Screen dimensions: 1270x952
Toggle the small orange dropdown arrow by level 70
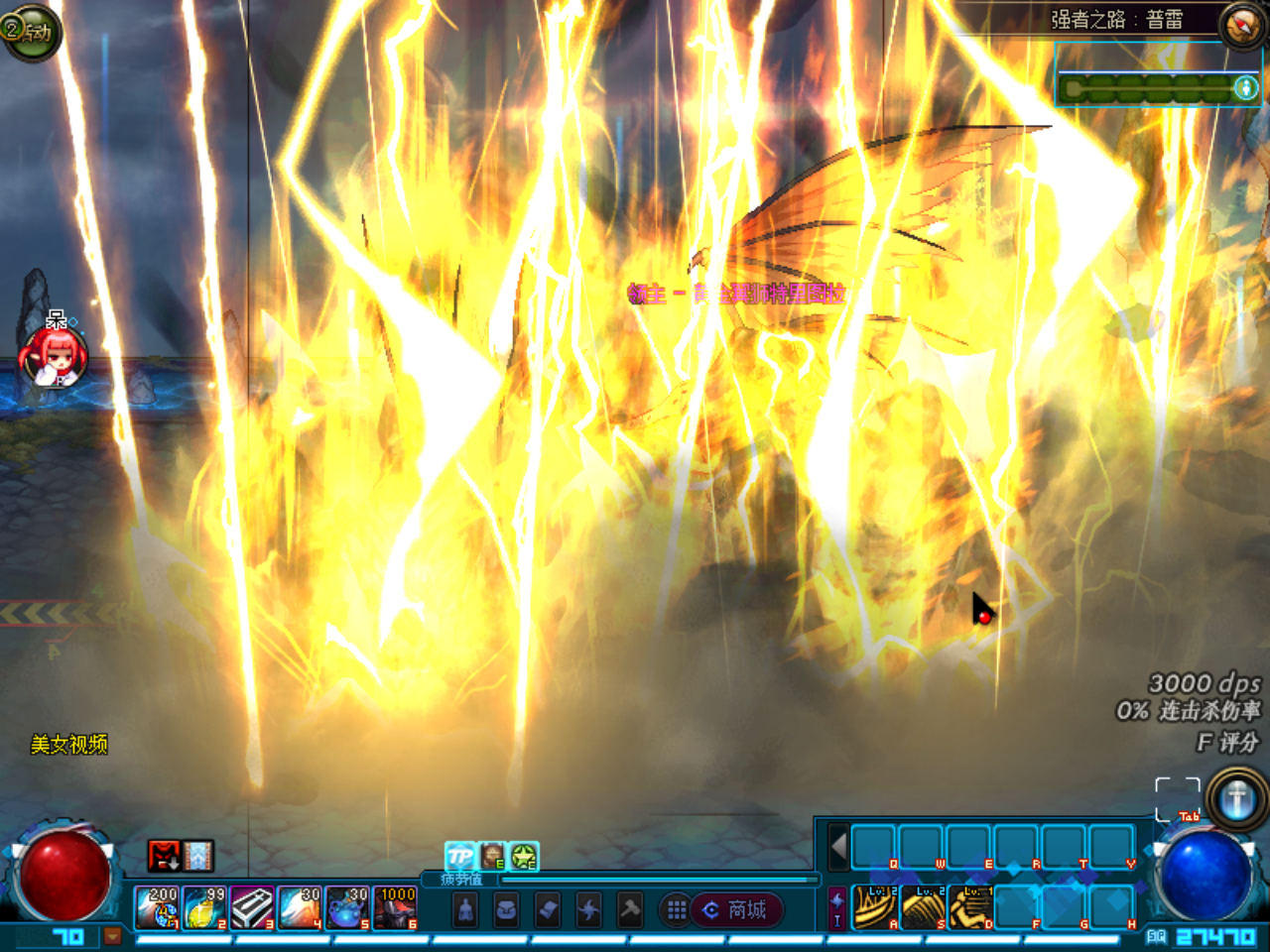tap(112, 935)
